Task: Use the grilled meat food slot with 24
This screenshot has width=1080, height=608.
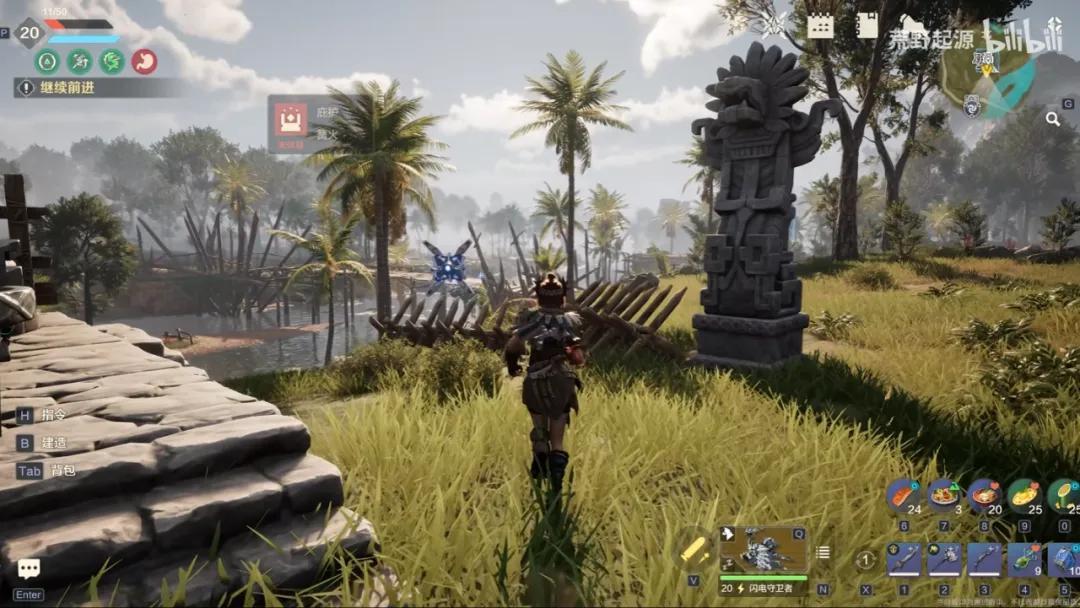Action: click(x=903, y=495)
